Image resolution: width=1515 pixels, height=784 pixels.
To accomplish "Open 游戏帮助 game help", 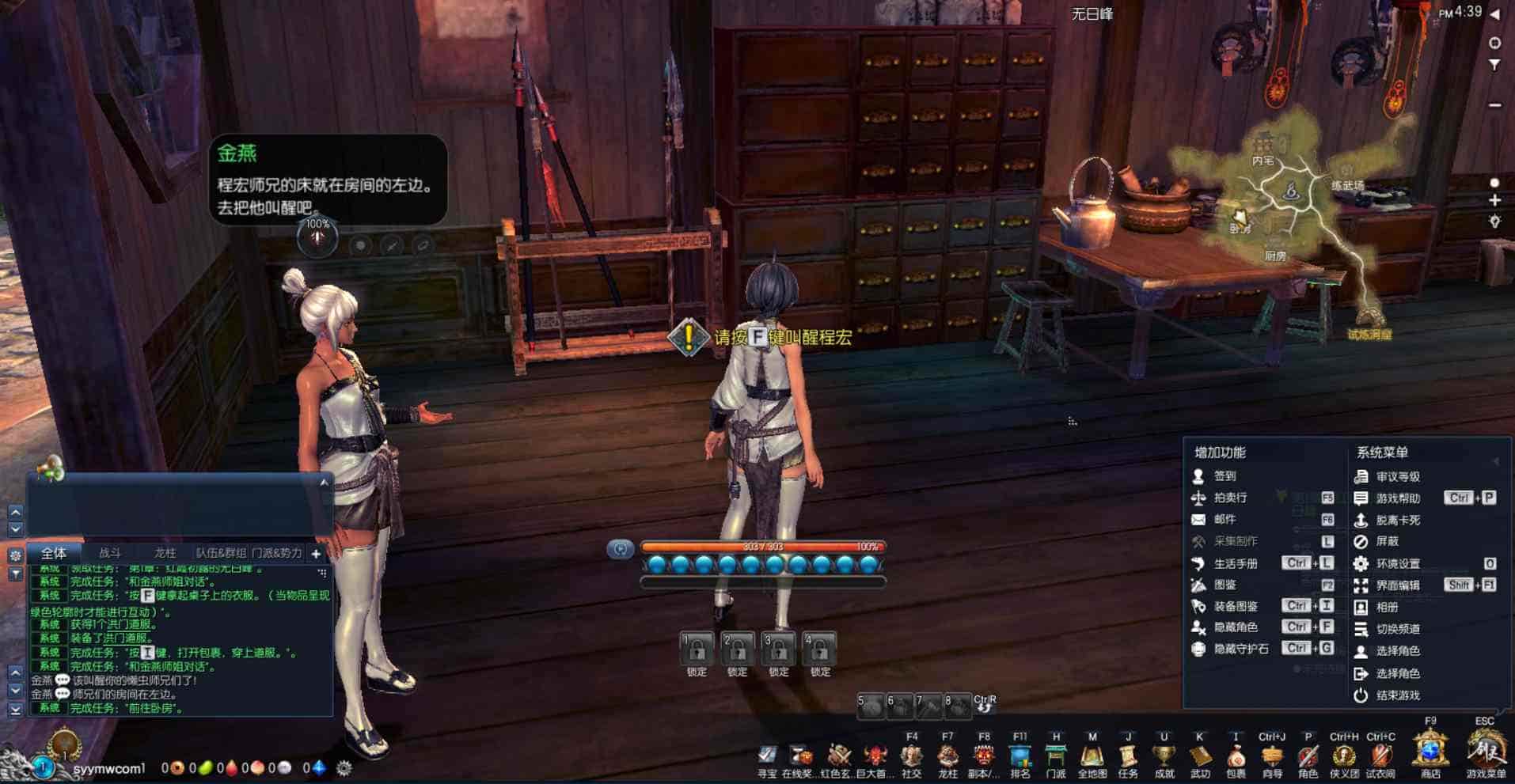I will [1397, 498].
